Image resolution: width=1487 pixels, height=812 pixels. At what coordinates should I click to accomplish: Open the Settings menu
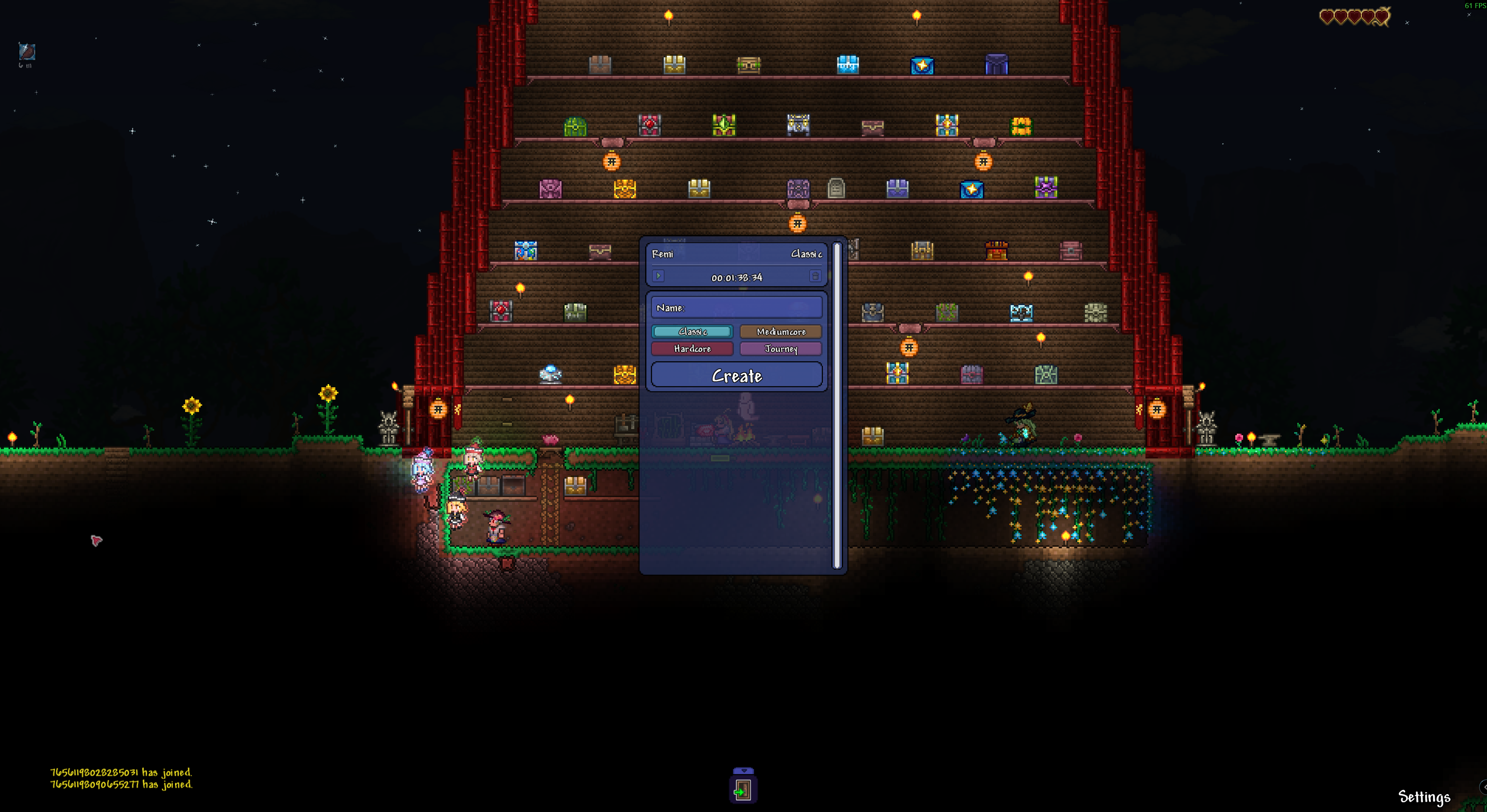[x=1423, y=797]
